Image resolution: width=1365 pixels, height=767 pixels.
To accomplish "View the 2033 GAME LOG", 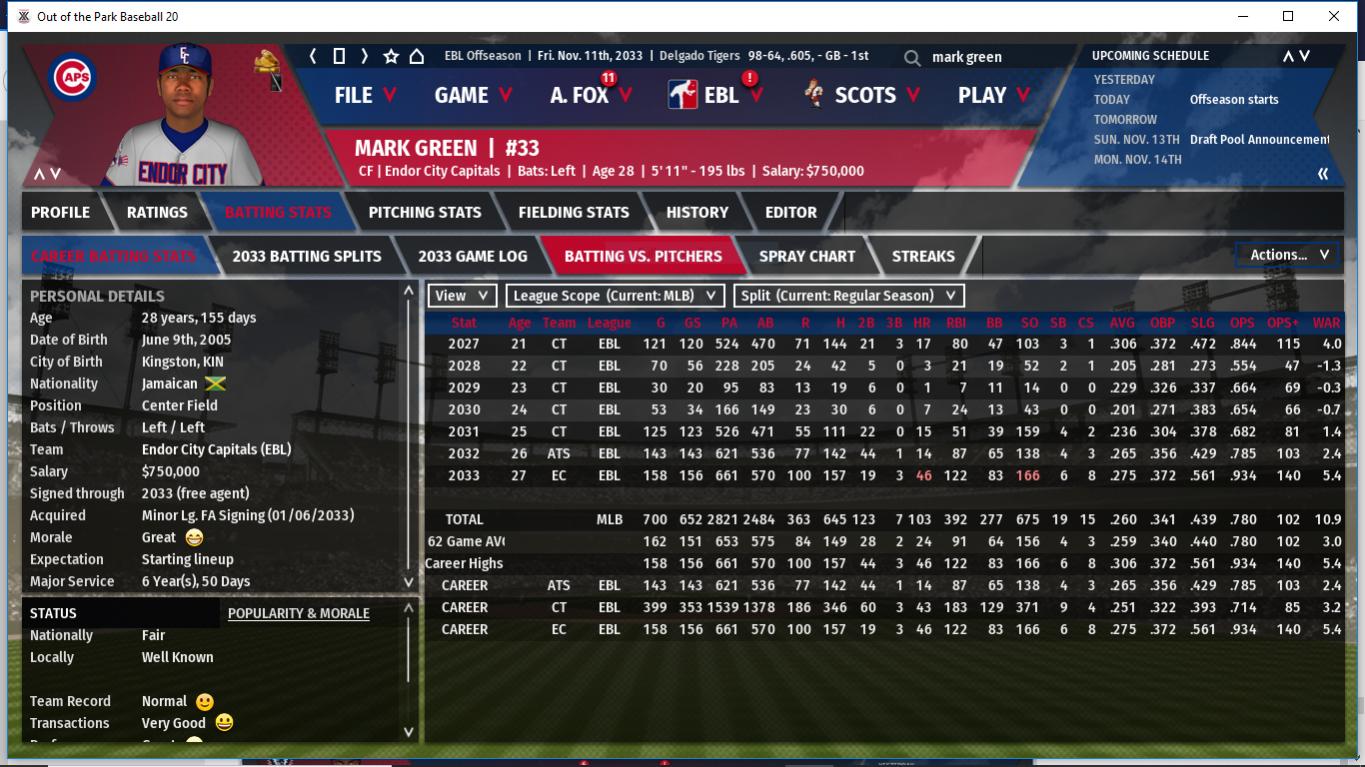I will (x=473, y=256).
